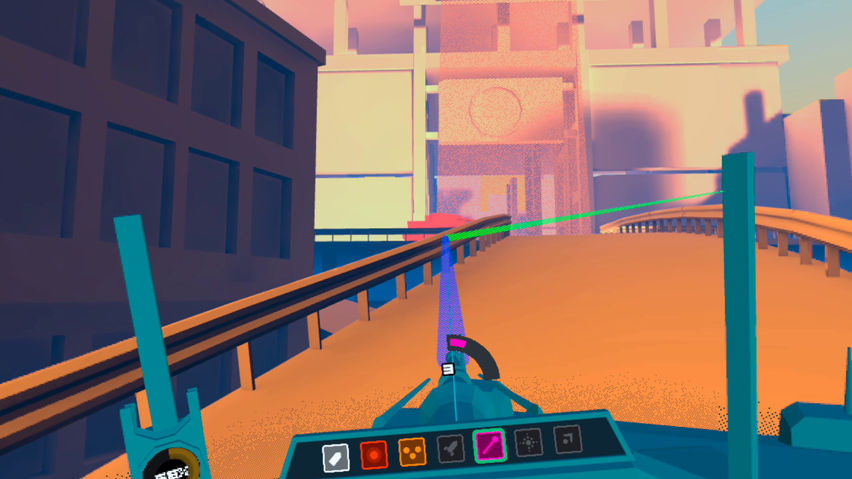This screenshot has width=852, height=479.
Task: Pick the greyed-out starburst weapon slot
Action: 529,441
